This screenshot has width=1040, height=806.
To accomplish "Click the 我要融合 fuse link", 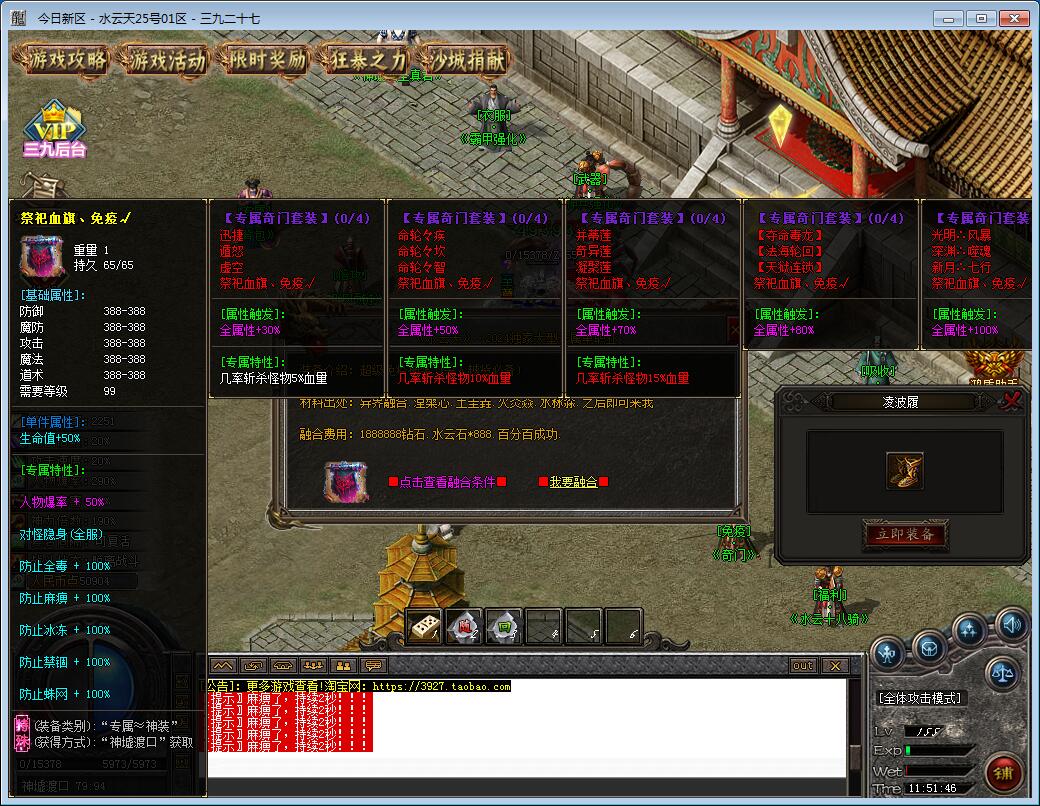I will (573, 482).
